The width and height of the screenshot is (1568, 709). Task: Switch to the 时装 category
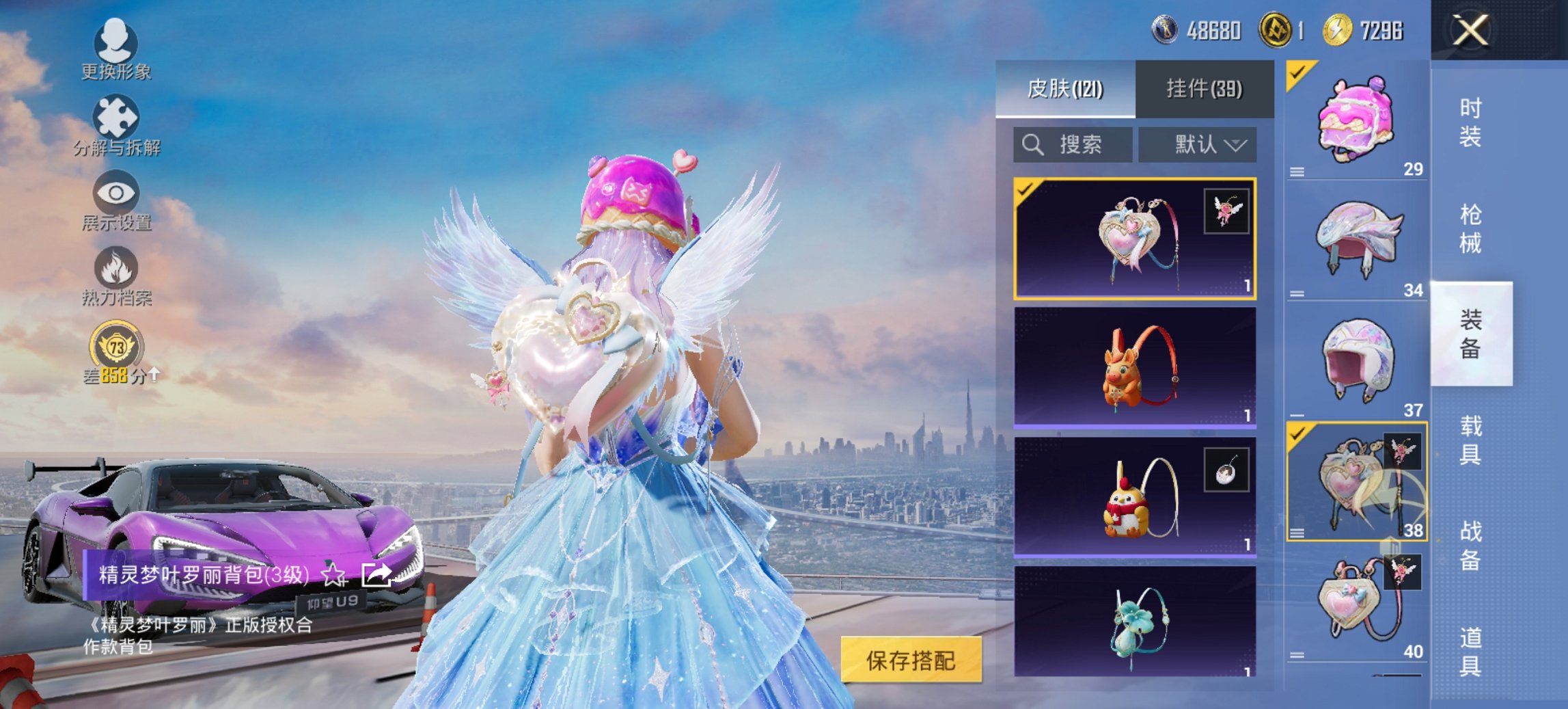coord(1470,123)
